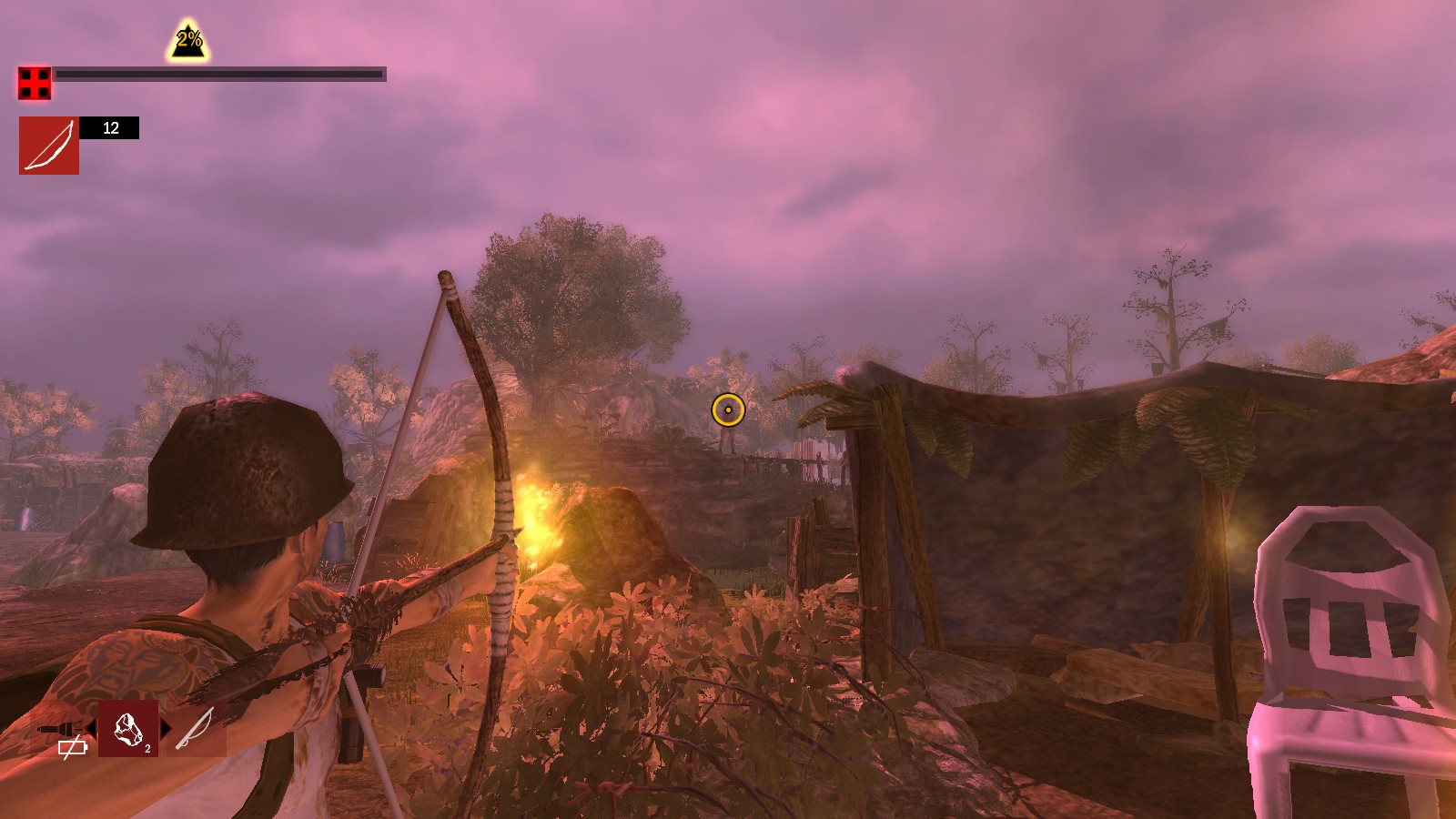Click the flashlight icon in the weapon wheel
1456x819 pixels.
pyautogui.click(x=61, y=728)
